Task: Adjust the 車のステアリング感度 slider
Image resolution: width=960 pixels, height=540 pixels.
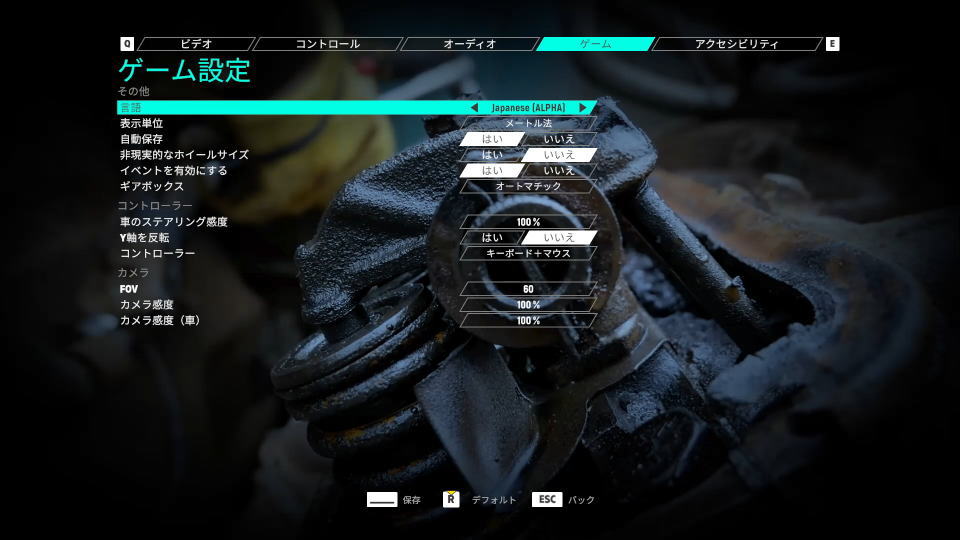Action: pyautogui.click(x=528, y=222)
